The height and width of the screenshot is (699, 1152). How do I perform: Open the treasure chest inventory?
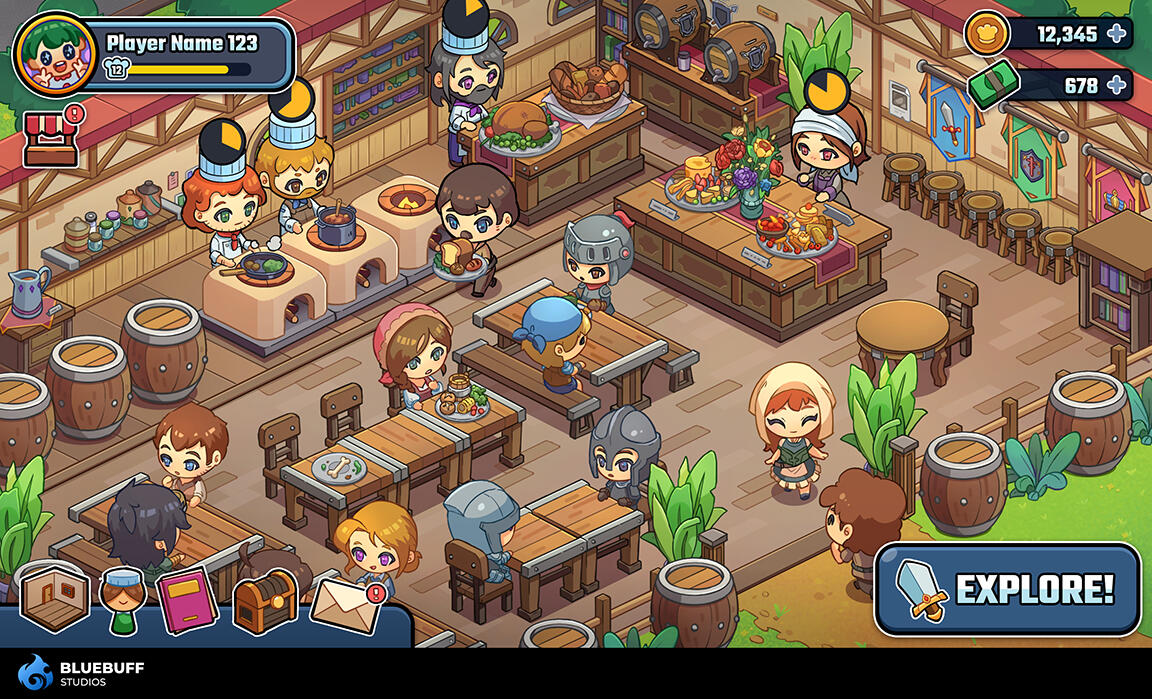coord(265,601)
